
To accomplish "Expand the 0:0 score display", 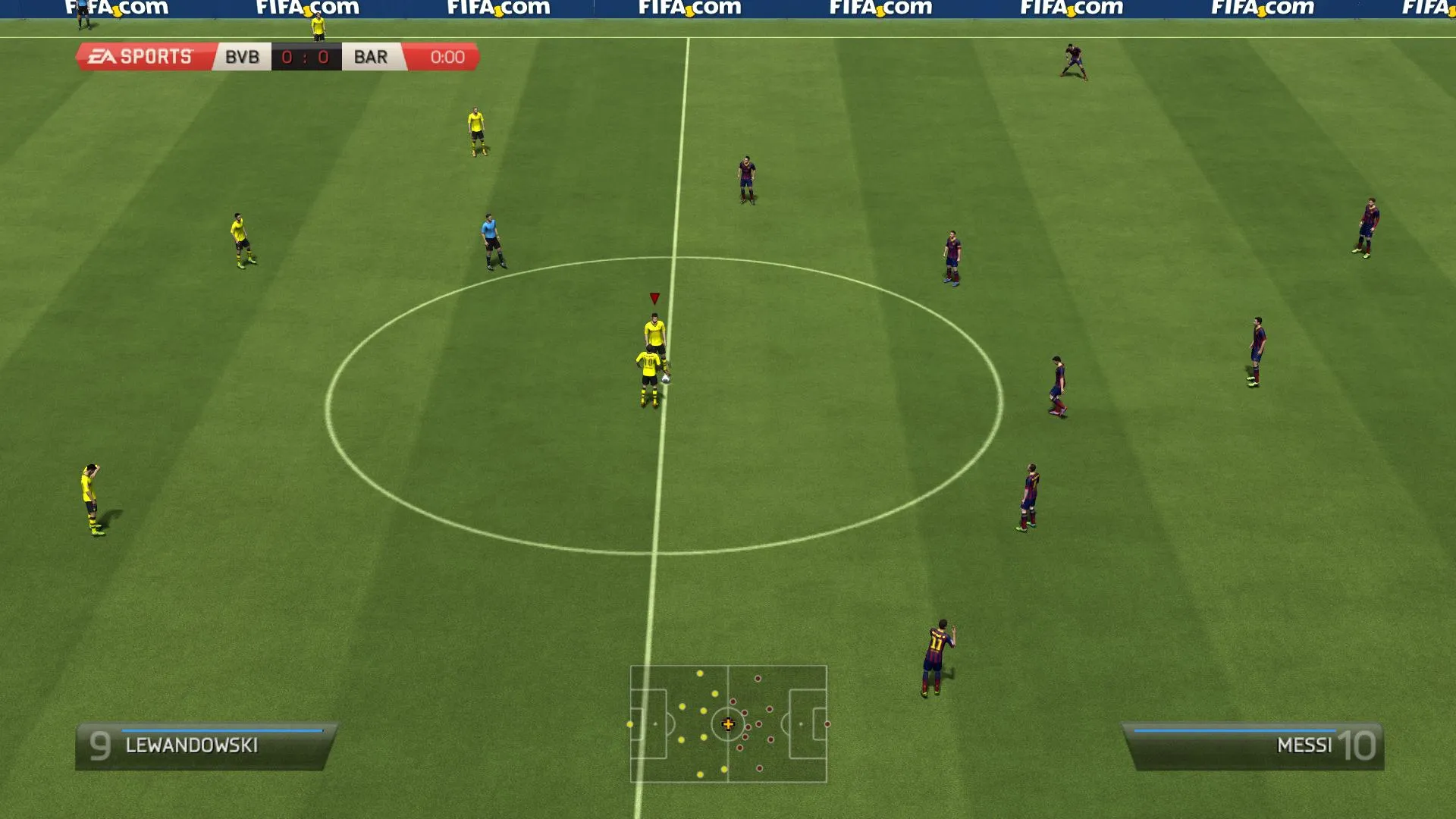I will click(306, 56).
